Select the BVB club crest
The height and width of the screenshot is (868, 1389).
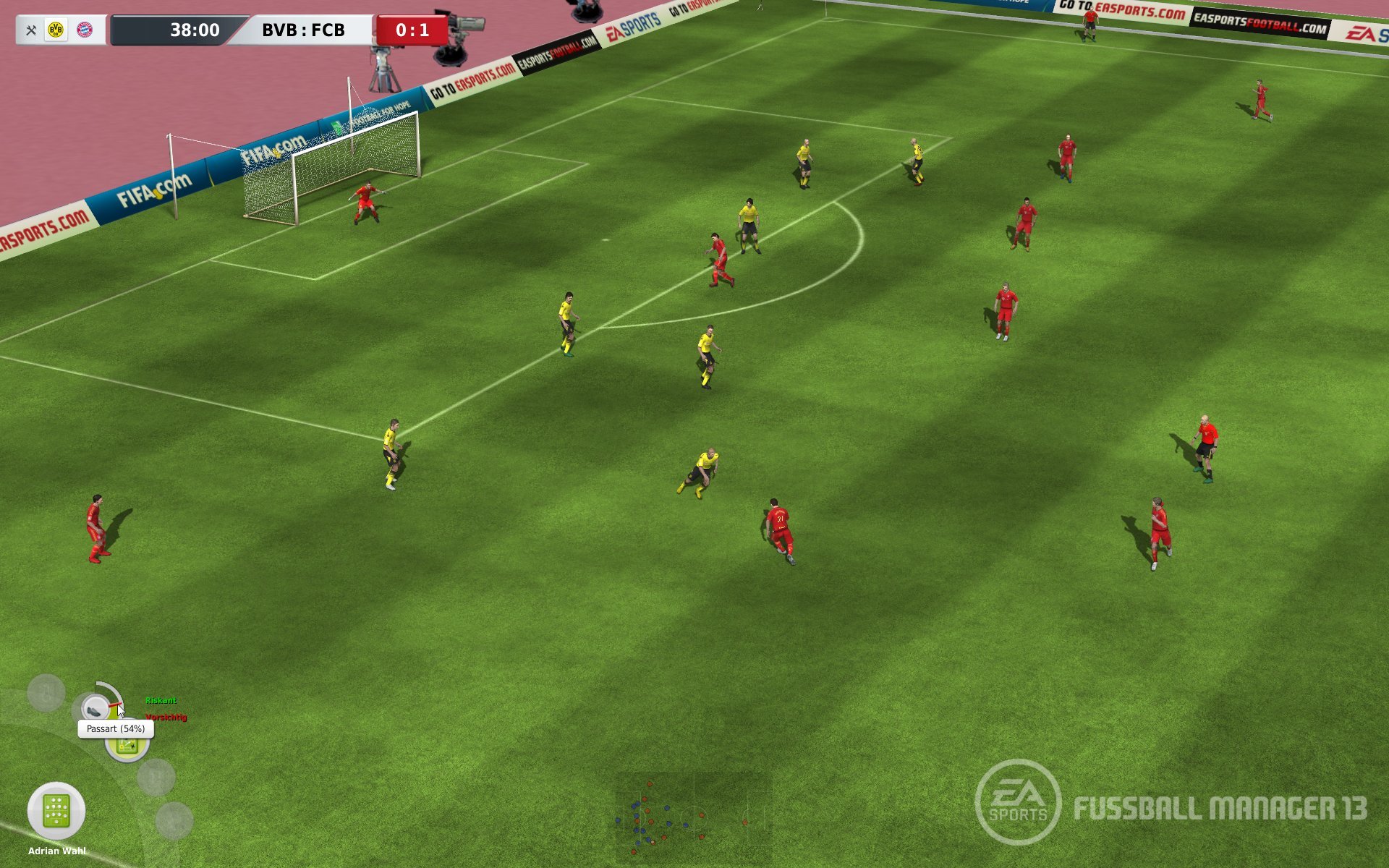point(56,30)
